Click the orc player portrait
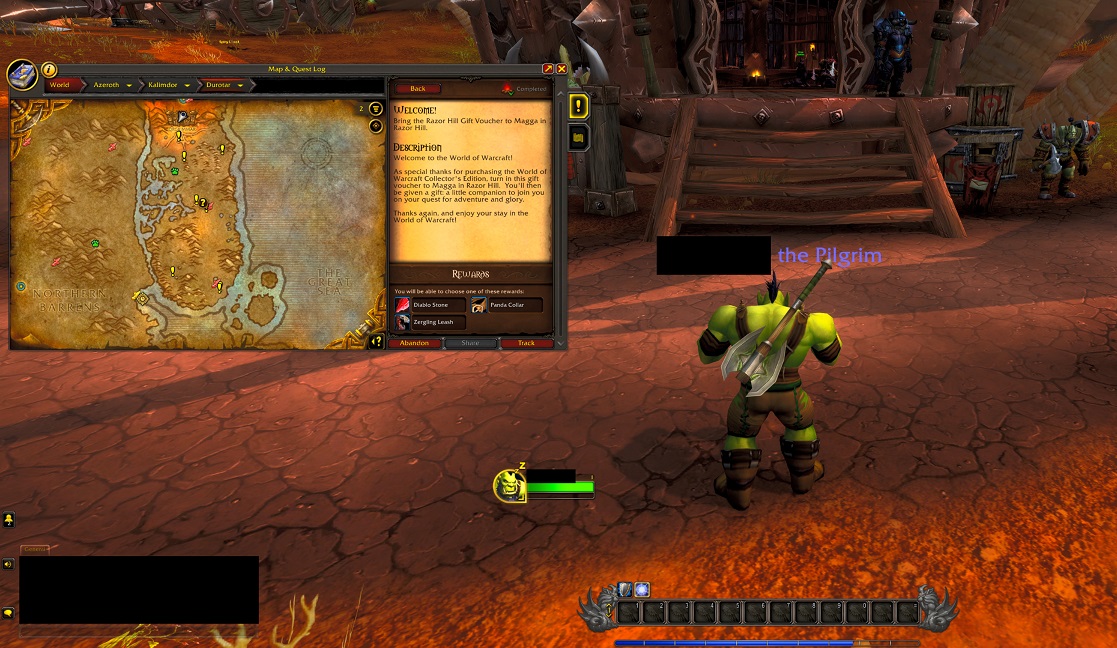The height and width of the screenshot is (648, 1117). [x=509, y=486]
